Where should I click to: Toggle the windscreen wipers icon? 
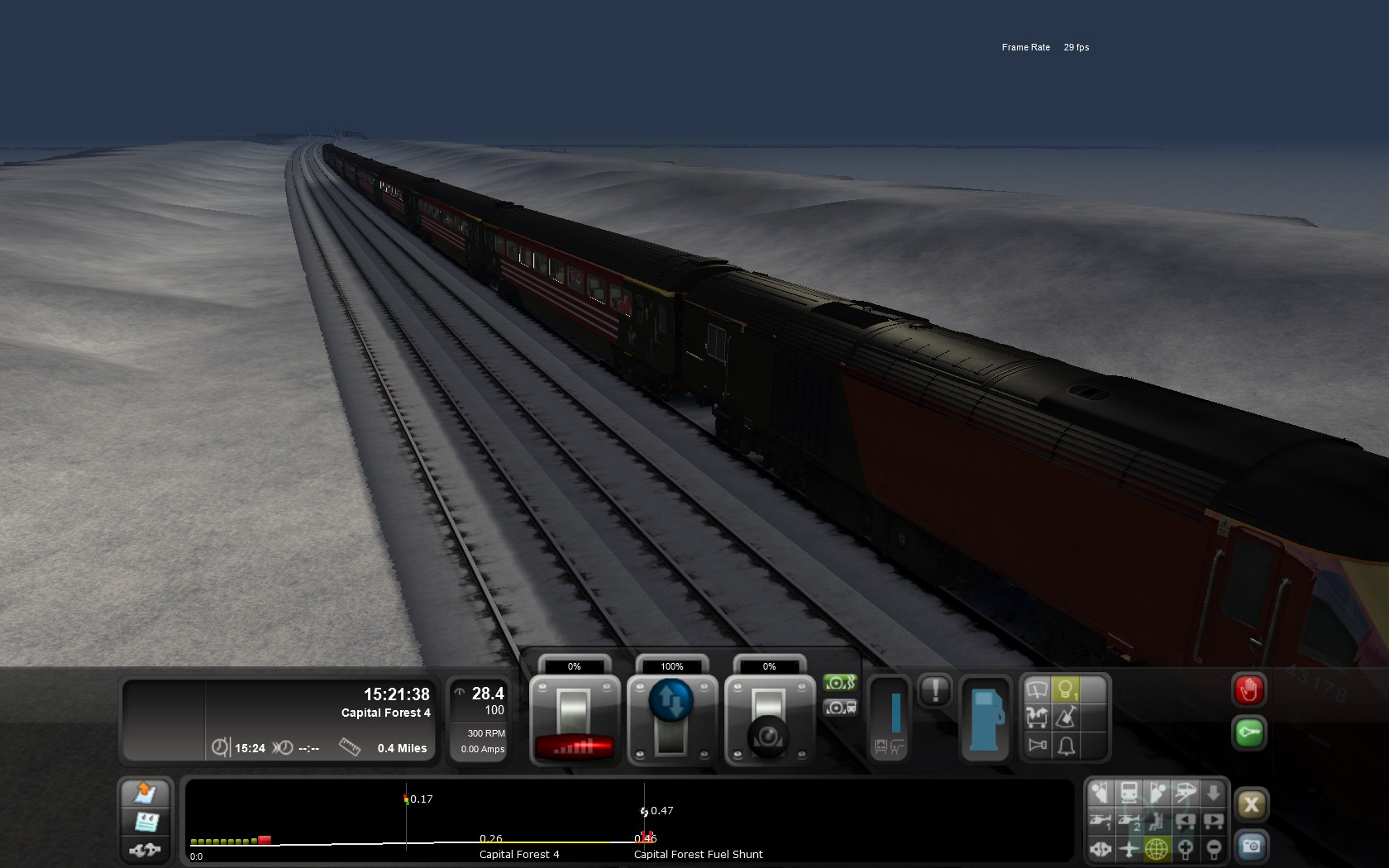coord(1037,689)
